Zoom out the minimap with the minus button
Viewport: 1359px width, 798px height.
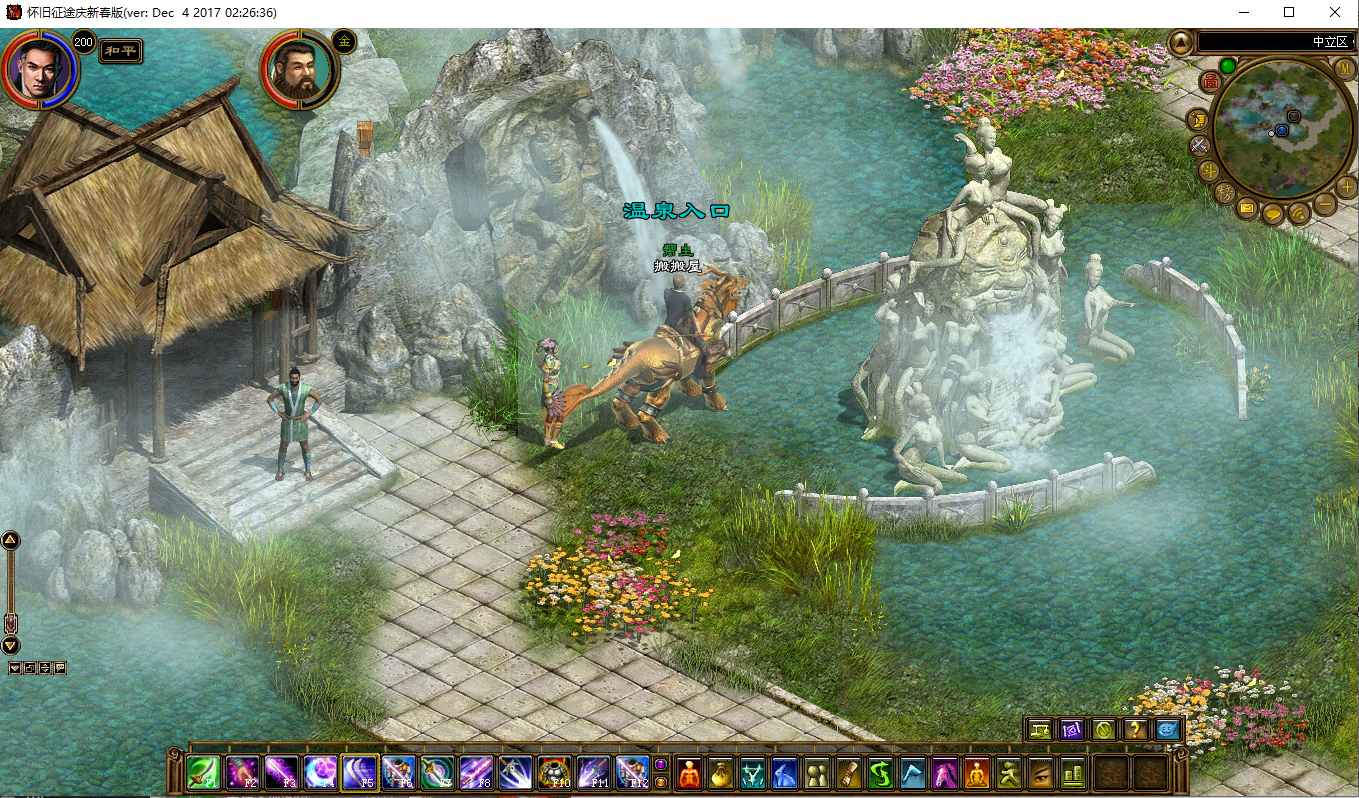click(1325, 205)
